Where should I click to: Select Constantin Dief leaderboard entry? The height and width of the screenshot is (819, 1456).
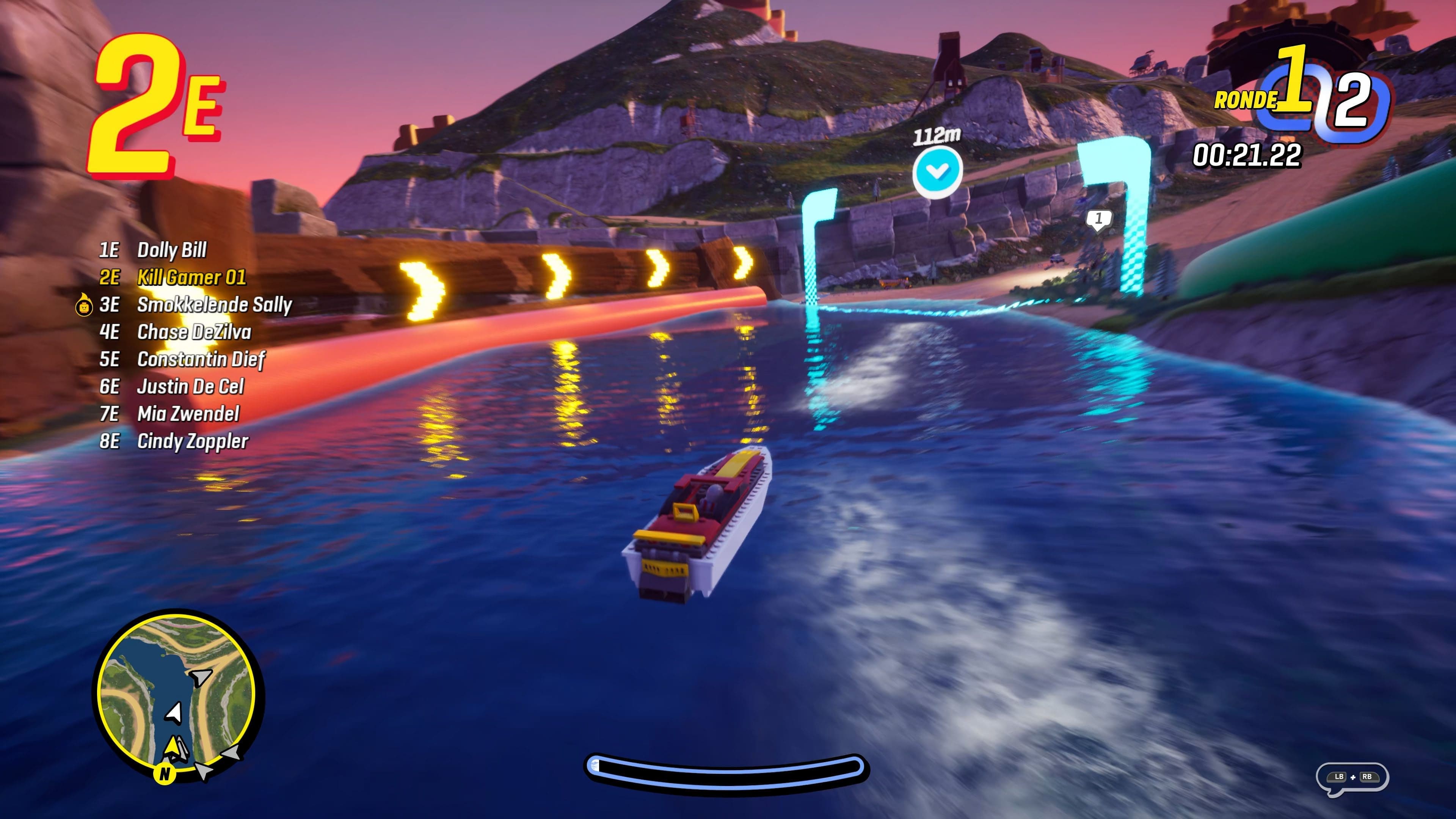pyautogui.click(x=201, y=359)
